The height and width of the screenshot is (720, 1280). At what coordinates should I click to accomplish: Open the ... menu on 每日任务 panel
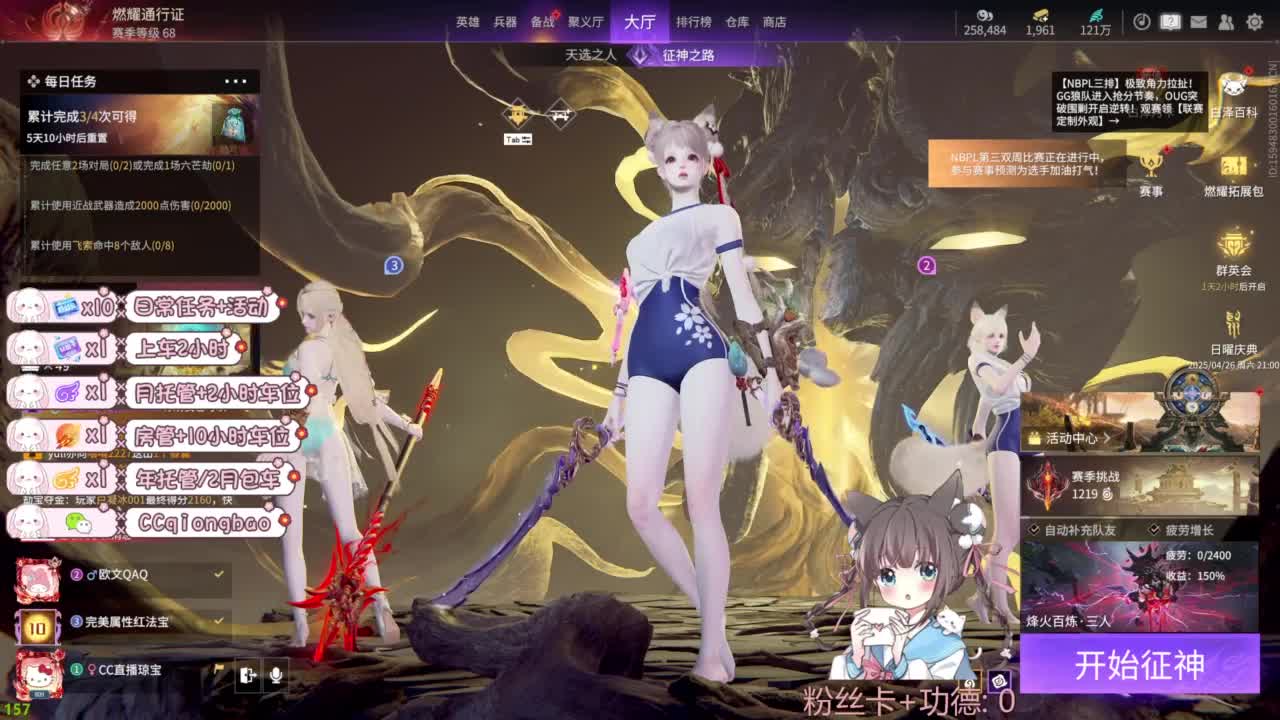point(236,80)
